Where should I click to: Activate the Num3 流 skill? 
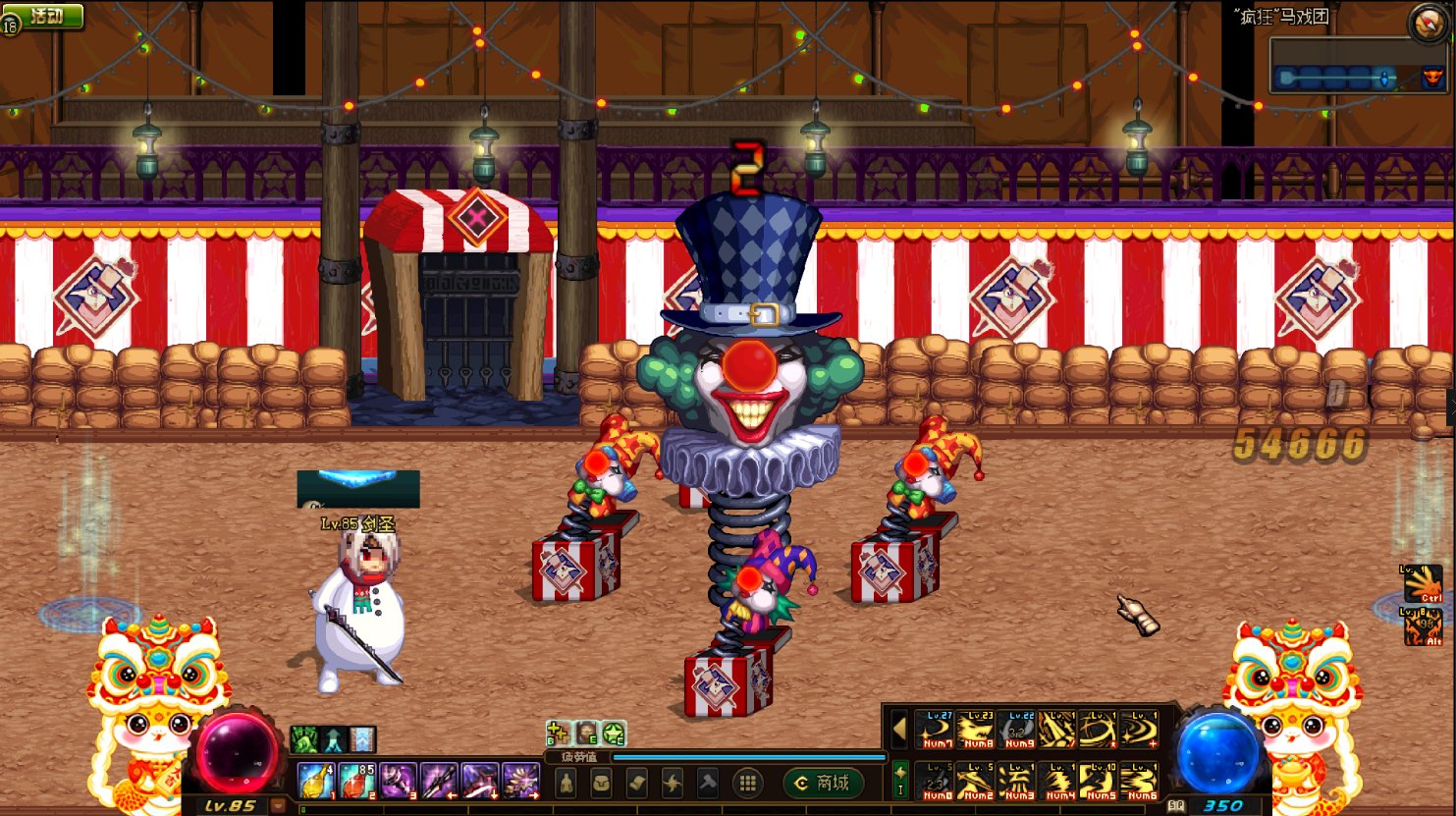pos(1016,782)
